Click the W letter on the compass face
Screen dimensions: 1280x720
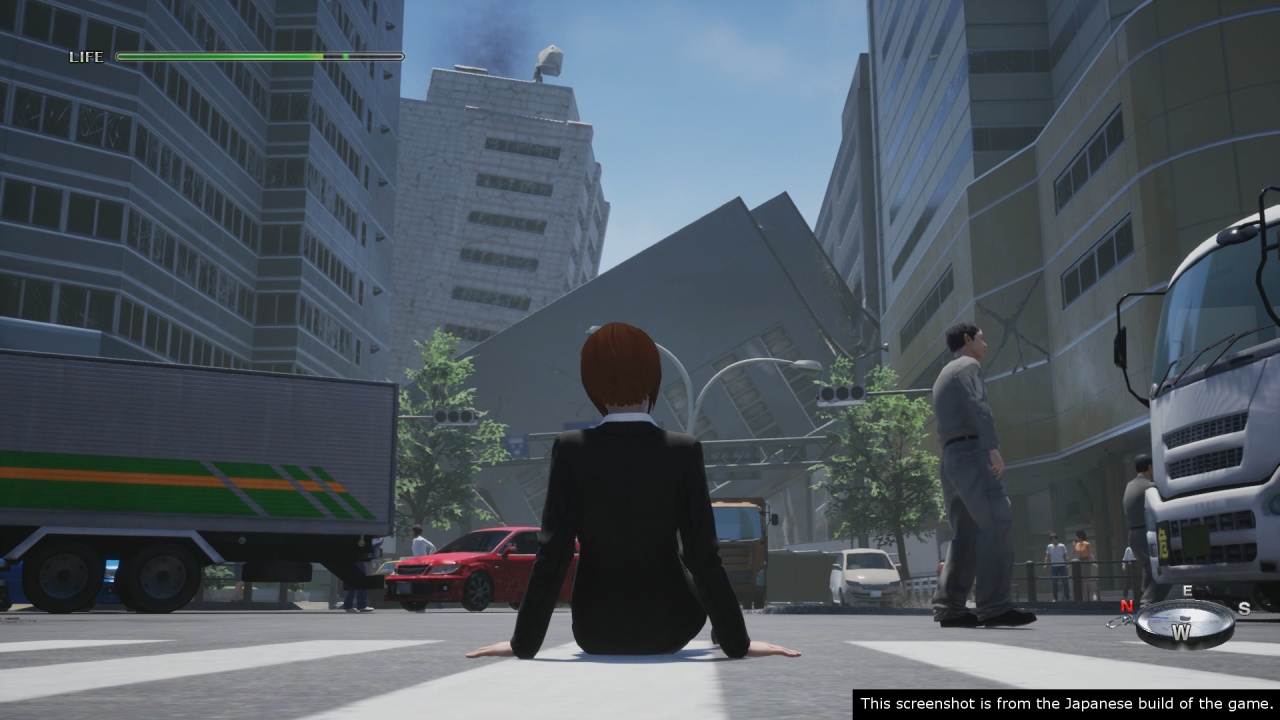(x=1181, y=633)
